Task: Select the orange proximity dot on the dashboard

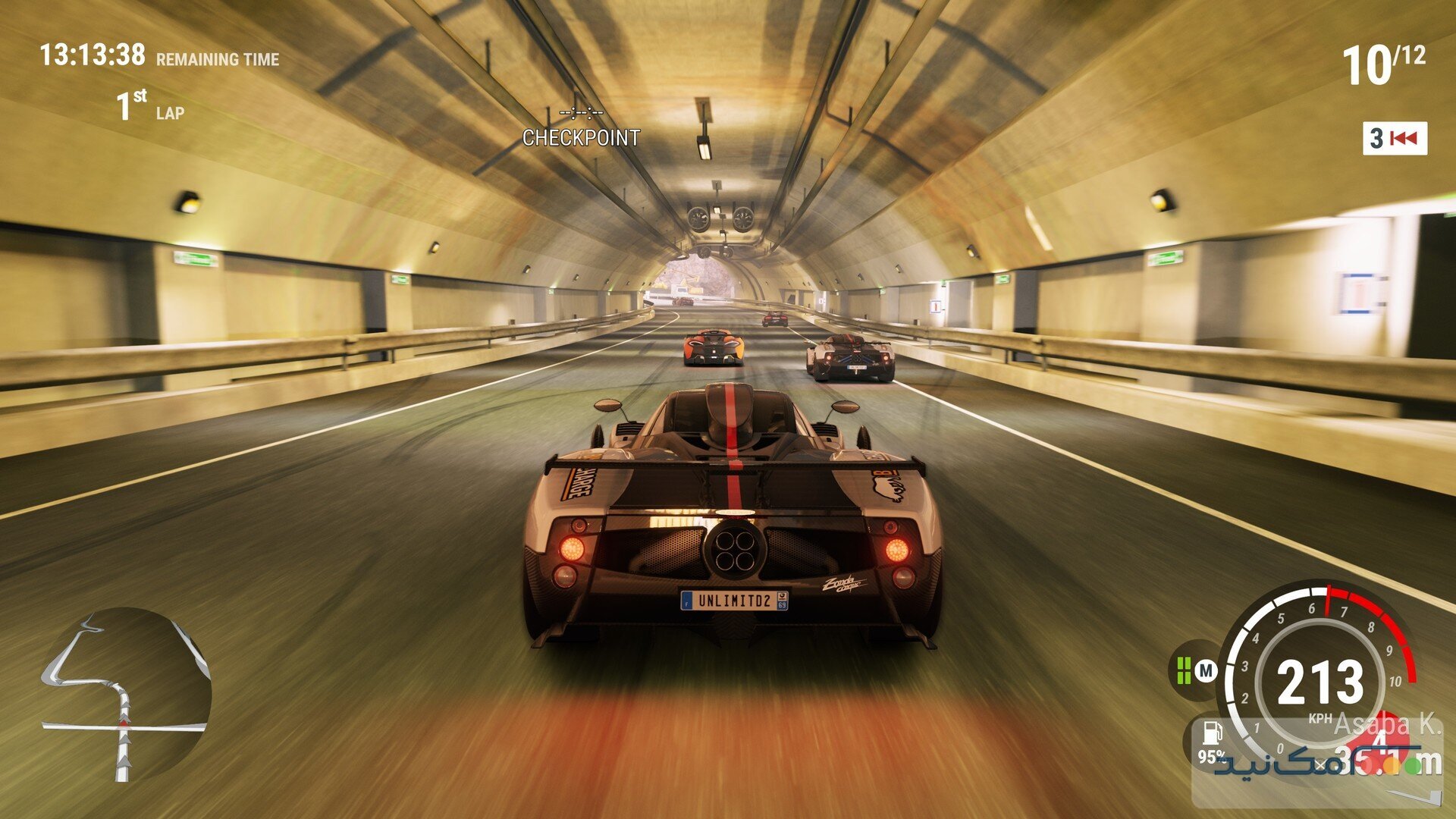Action: 1392,766
